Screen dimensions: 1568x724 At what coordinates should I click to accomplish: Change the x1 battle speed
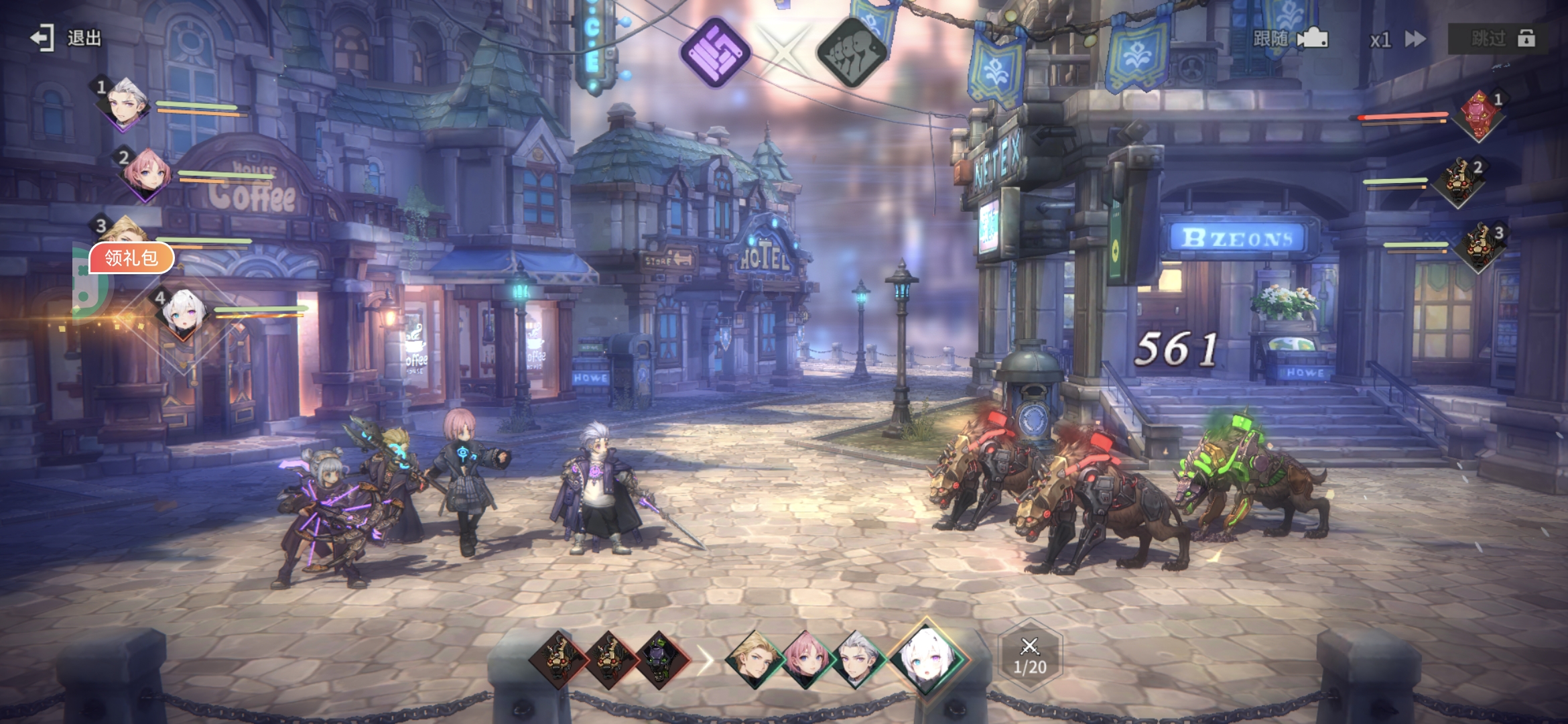tap(1397, 40)
